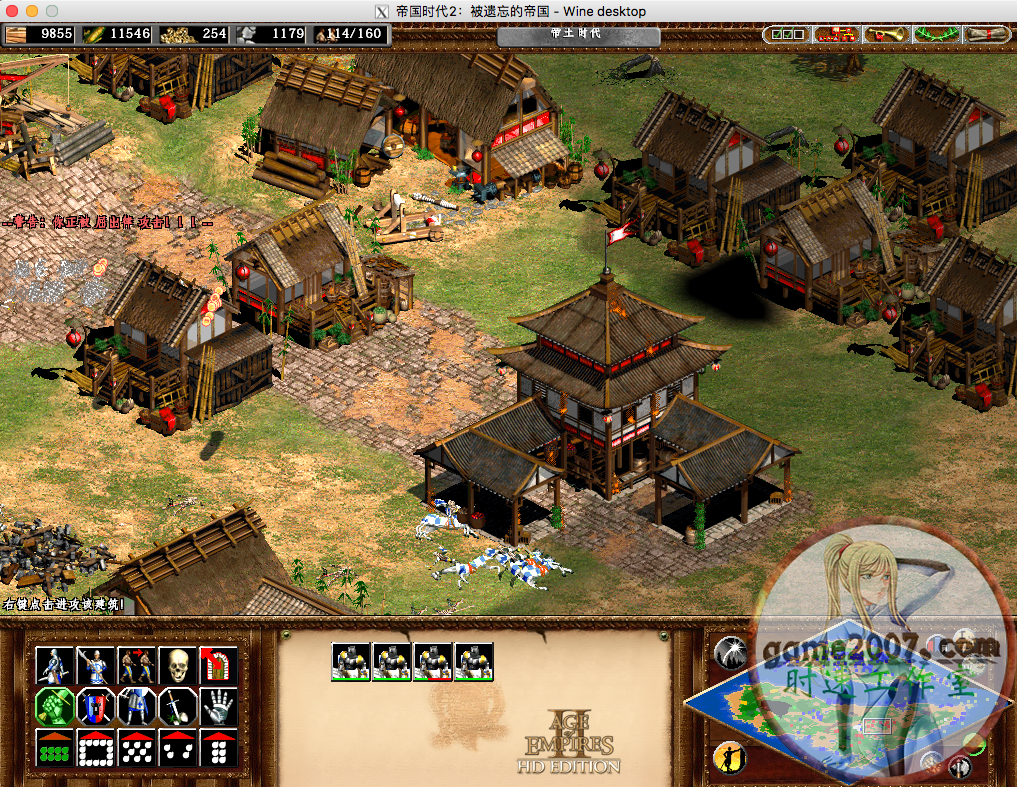Screen dimensions: 1017x787
Task: Open the game menu scroll button
Action: click(x=988, y=34)
